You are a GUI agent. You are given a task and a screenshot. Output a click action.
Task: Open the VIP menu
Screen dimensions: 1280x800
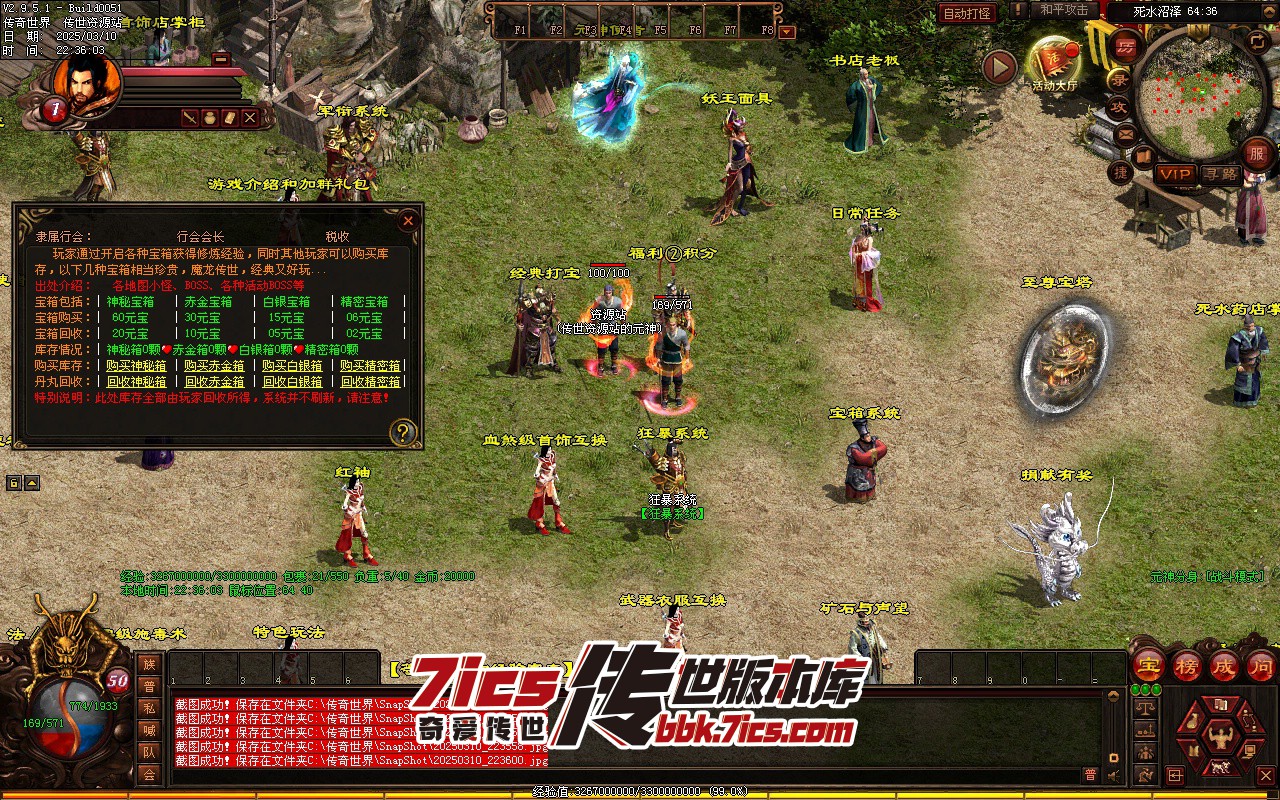1175,174
